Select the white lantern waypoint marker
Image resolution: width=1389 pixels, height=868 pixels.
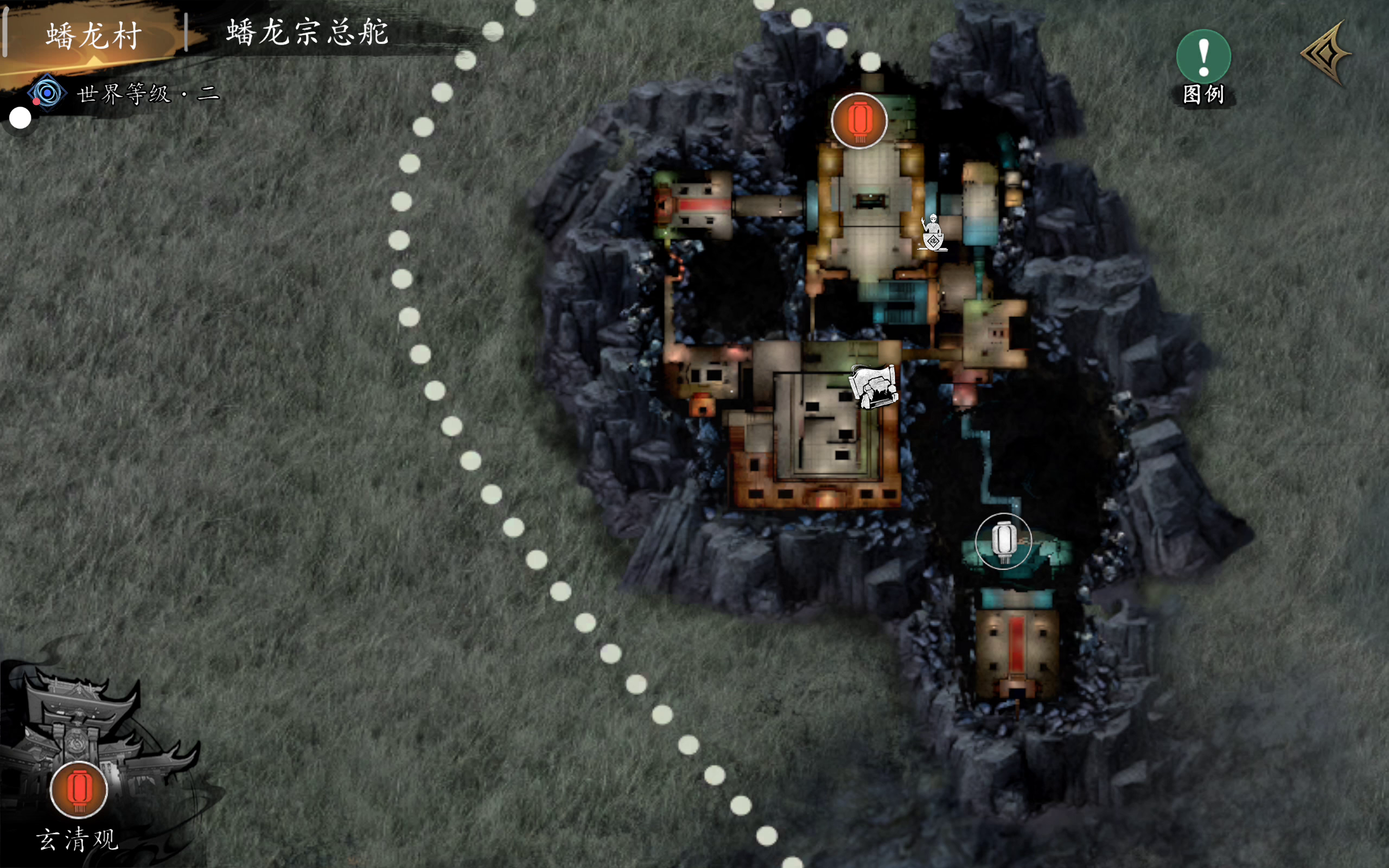(1004, 541)
